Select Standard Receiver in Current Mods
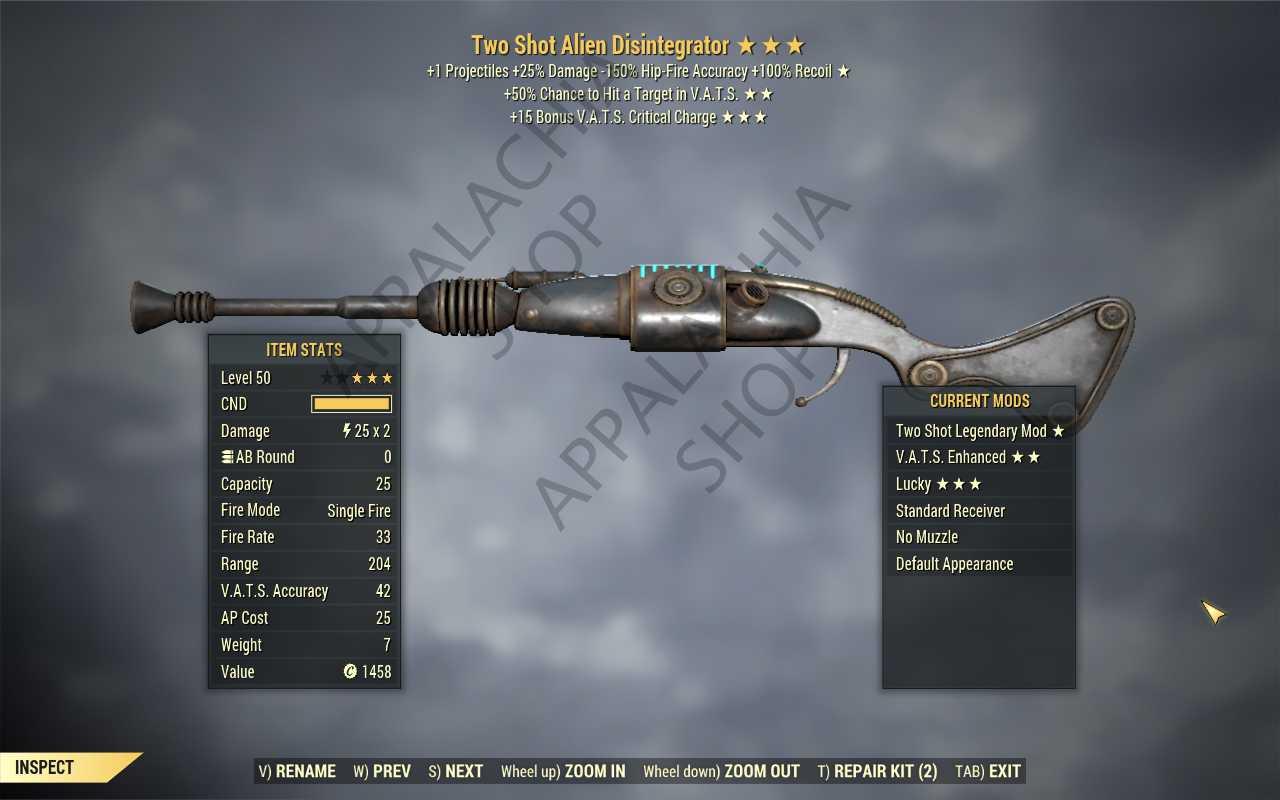 949,510
